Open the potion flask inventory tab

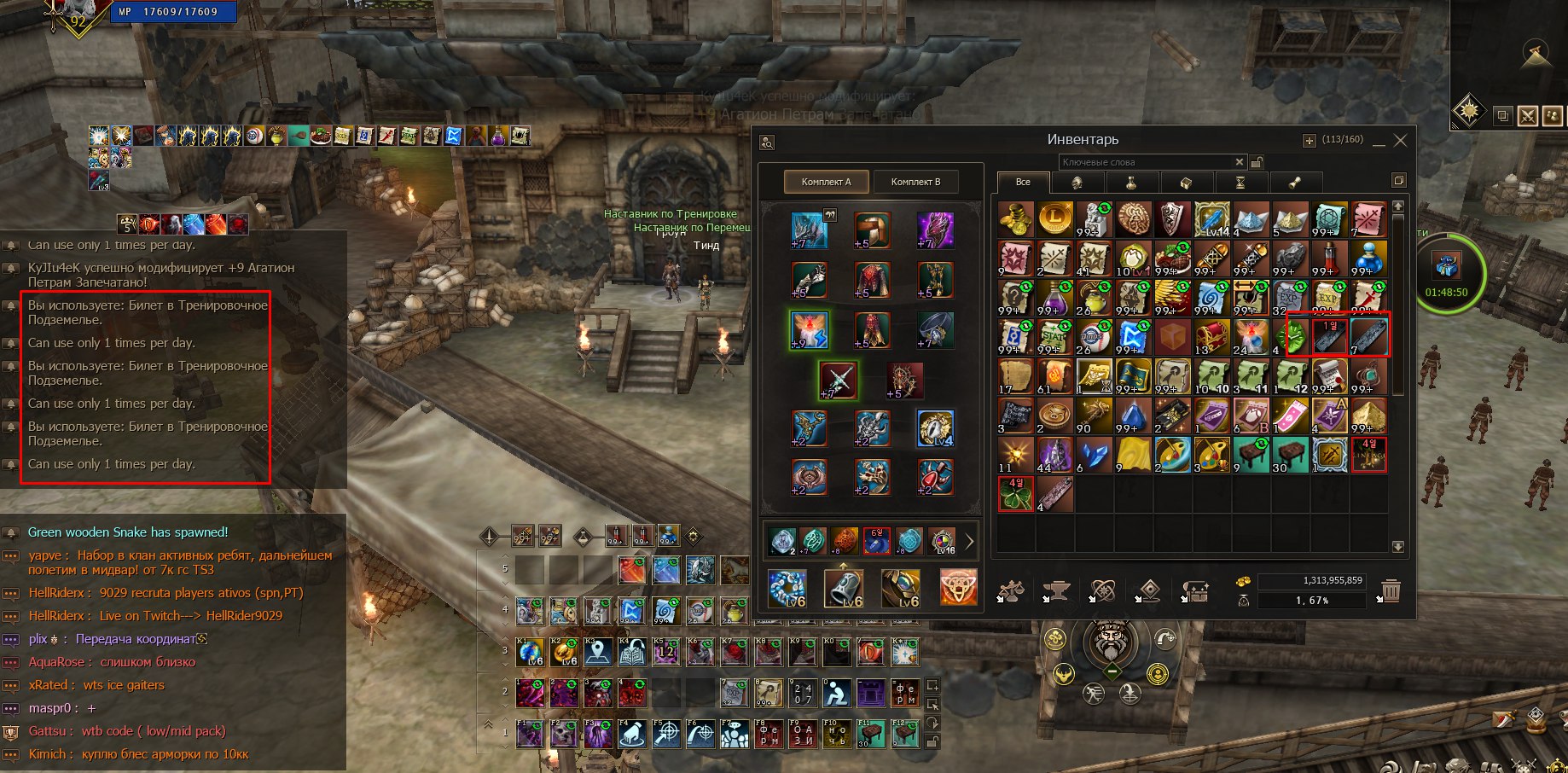click(1130, 182)
